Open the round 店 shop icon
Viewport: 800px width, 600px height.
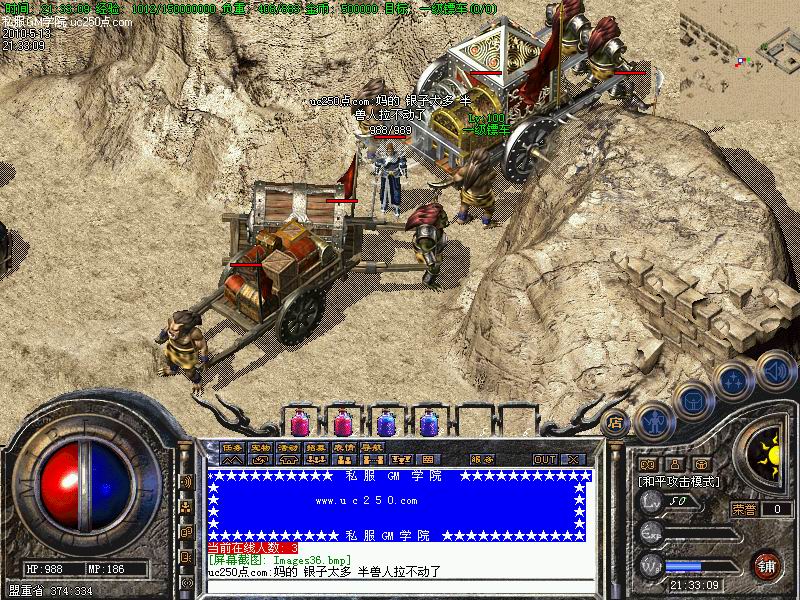tap(616, 423)
